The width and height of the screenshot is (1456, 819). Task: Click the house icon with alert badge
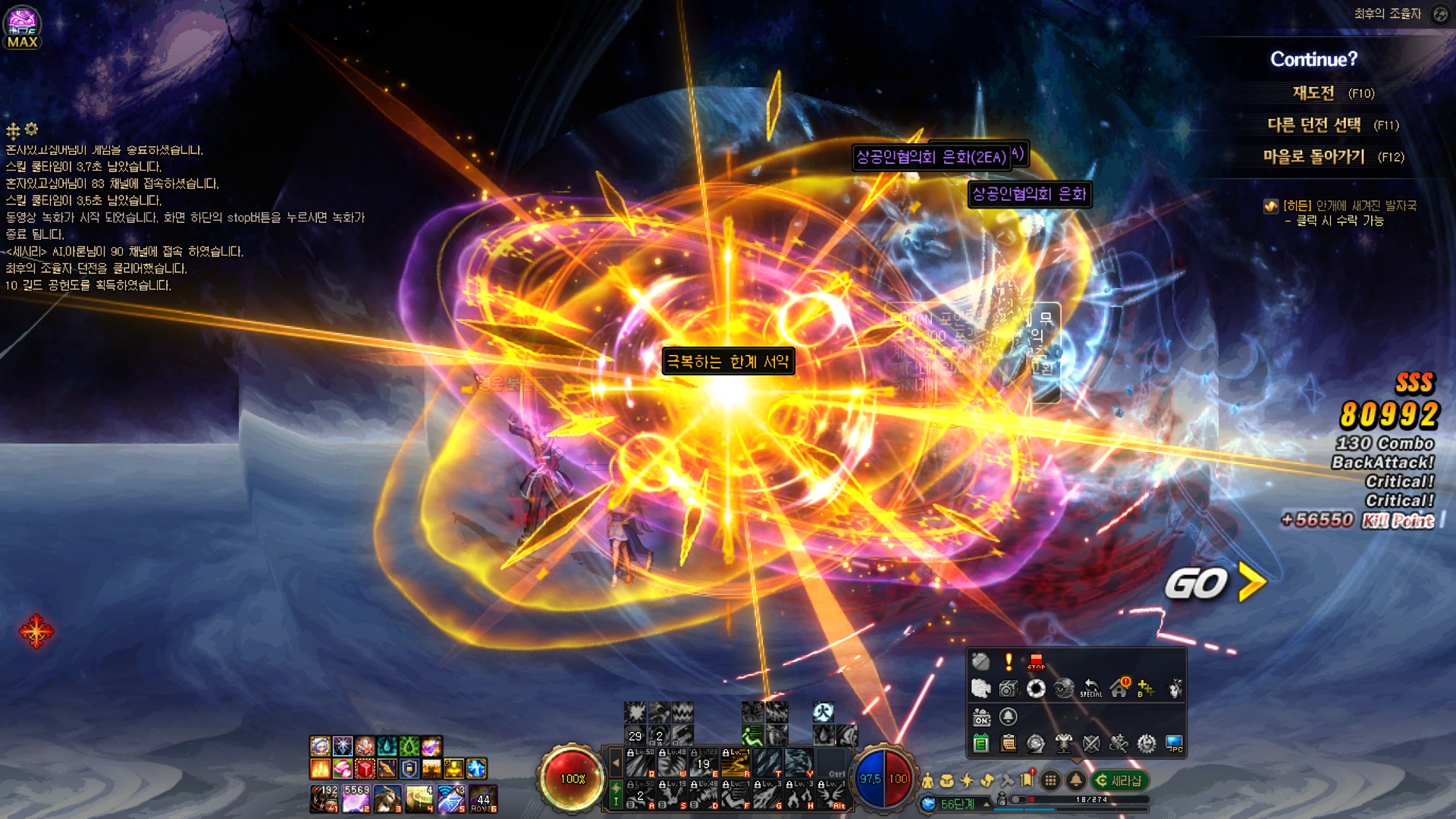coord(1119,688)
